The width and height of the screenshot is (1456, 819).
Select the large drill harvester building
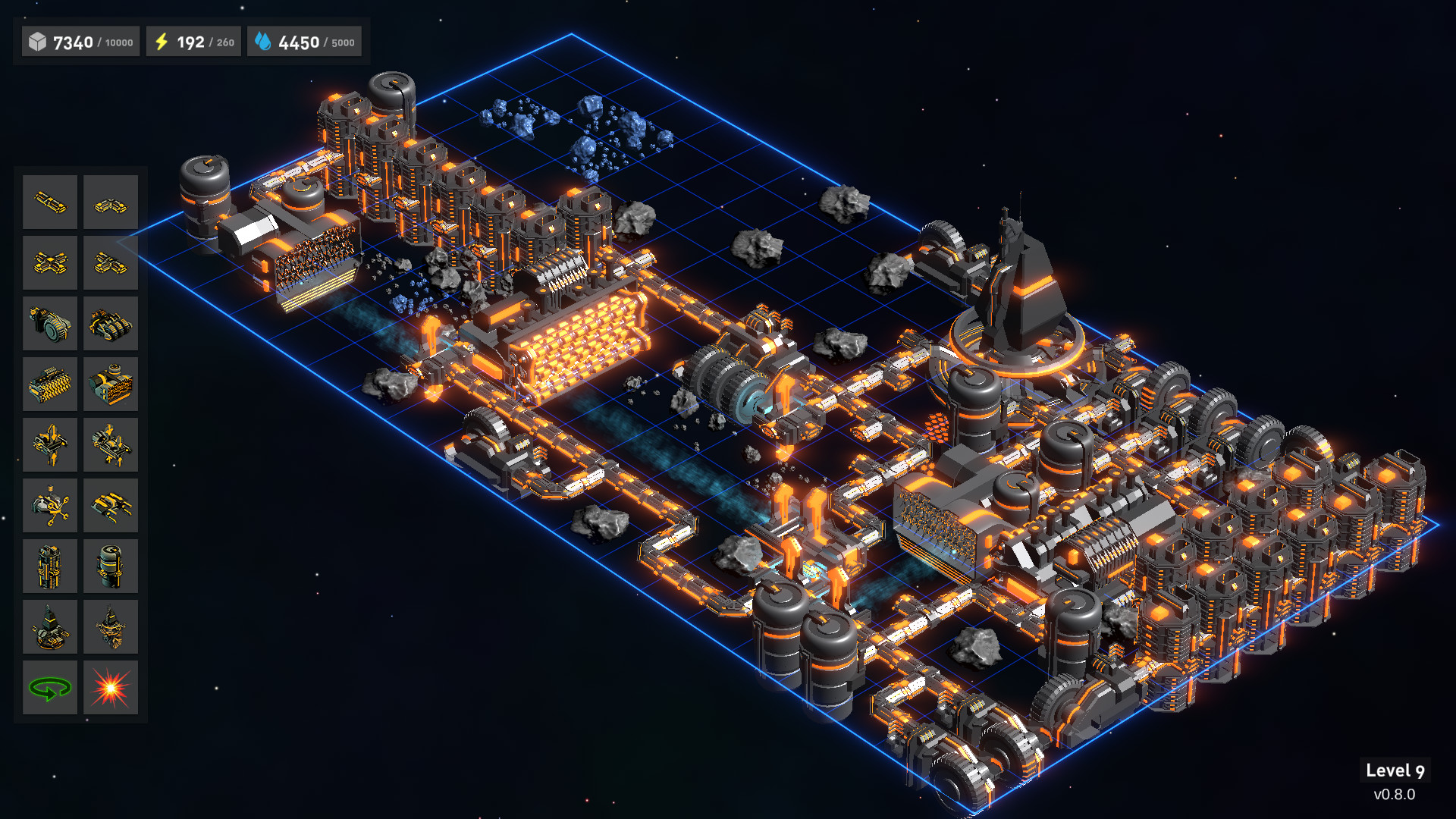point(110,323)
